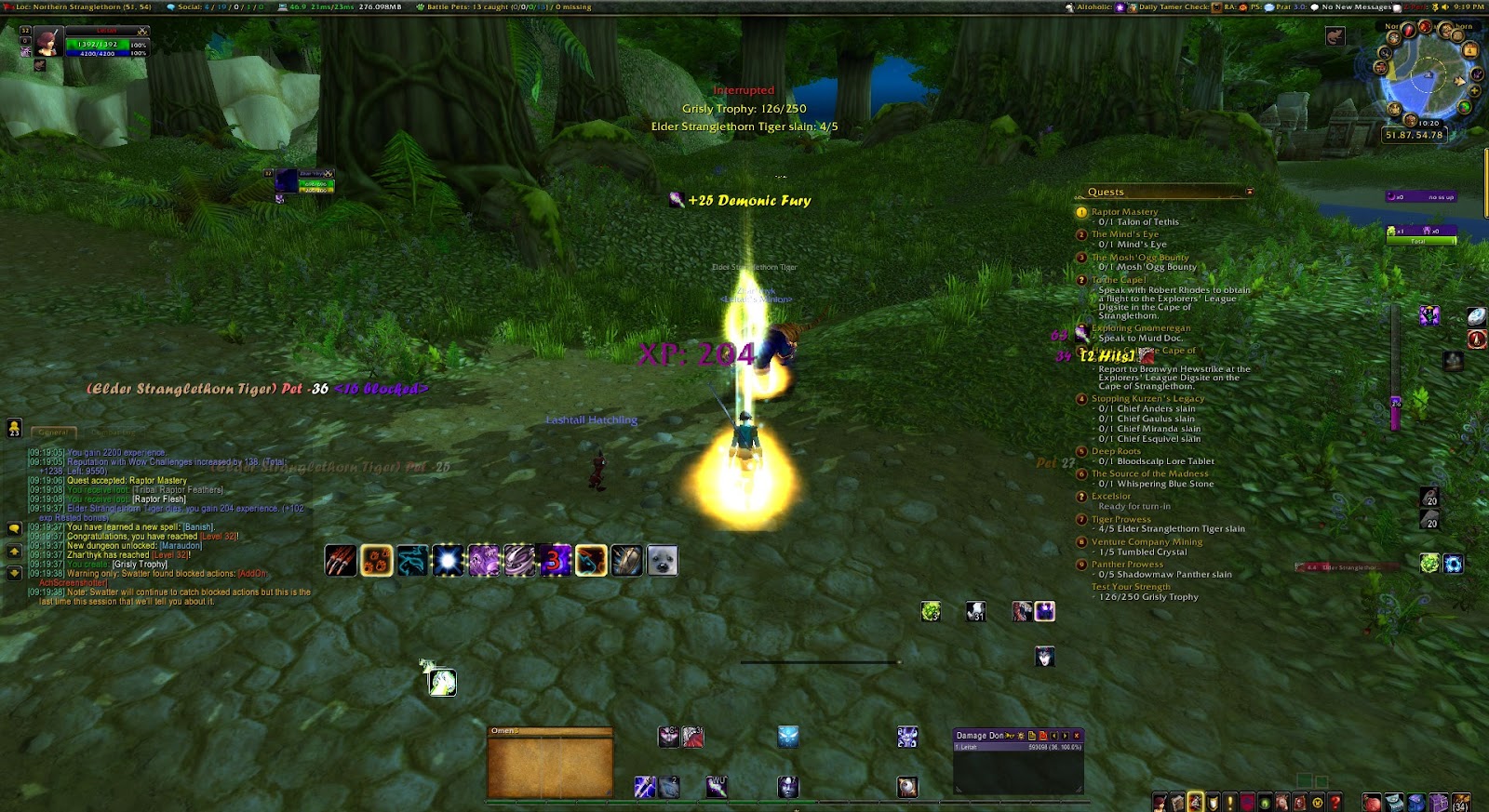Open the Panther Prowess quest entry
The height and width of the screenshot is (812, 1489).
pos(1127,564)
